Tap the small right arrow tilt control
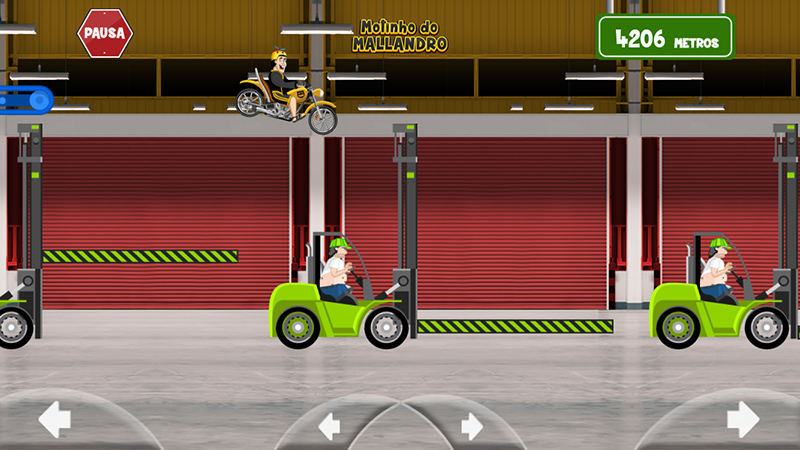Screen dimensions: 800x450 click(472, 426)
